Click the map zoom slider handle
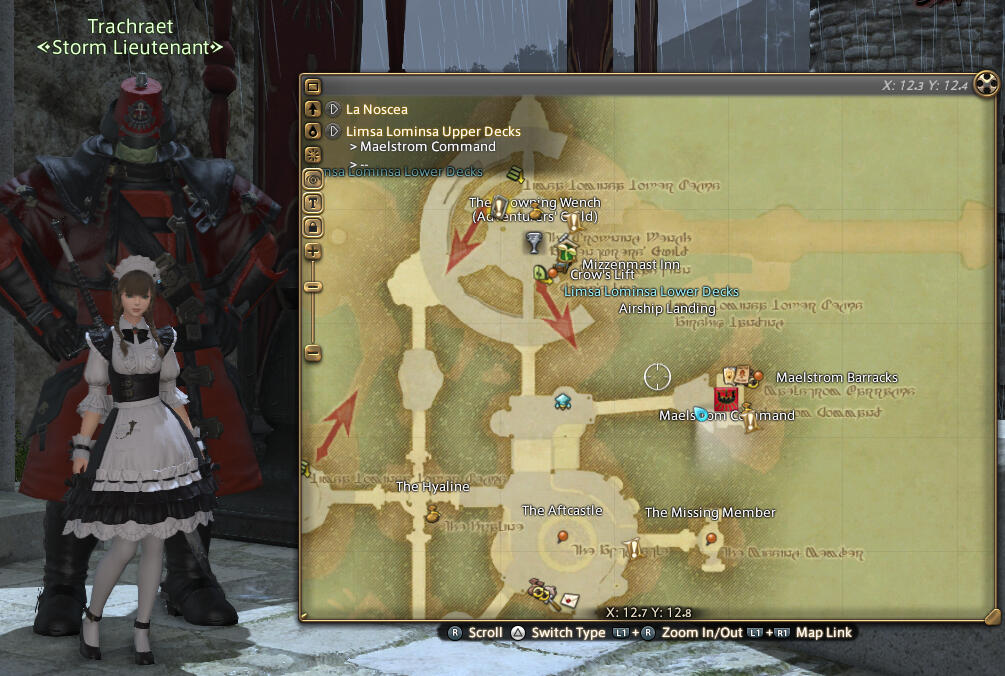The image size is (1005, 676). 313,286
